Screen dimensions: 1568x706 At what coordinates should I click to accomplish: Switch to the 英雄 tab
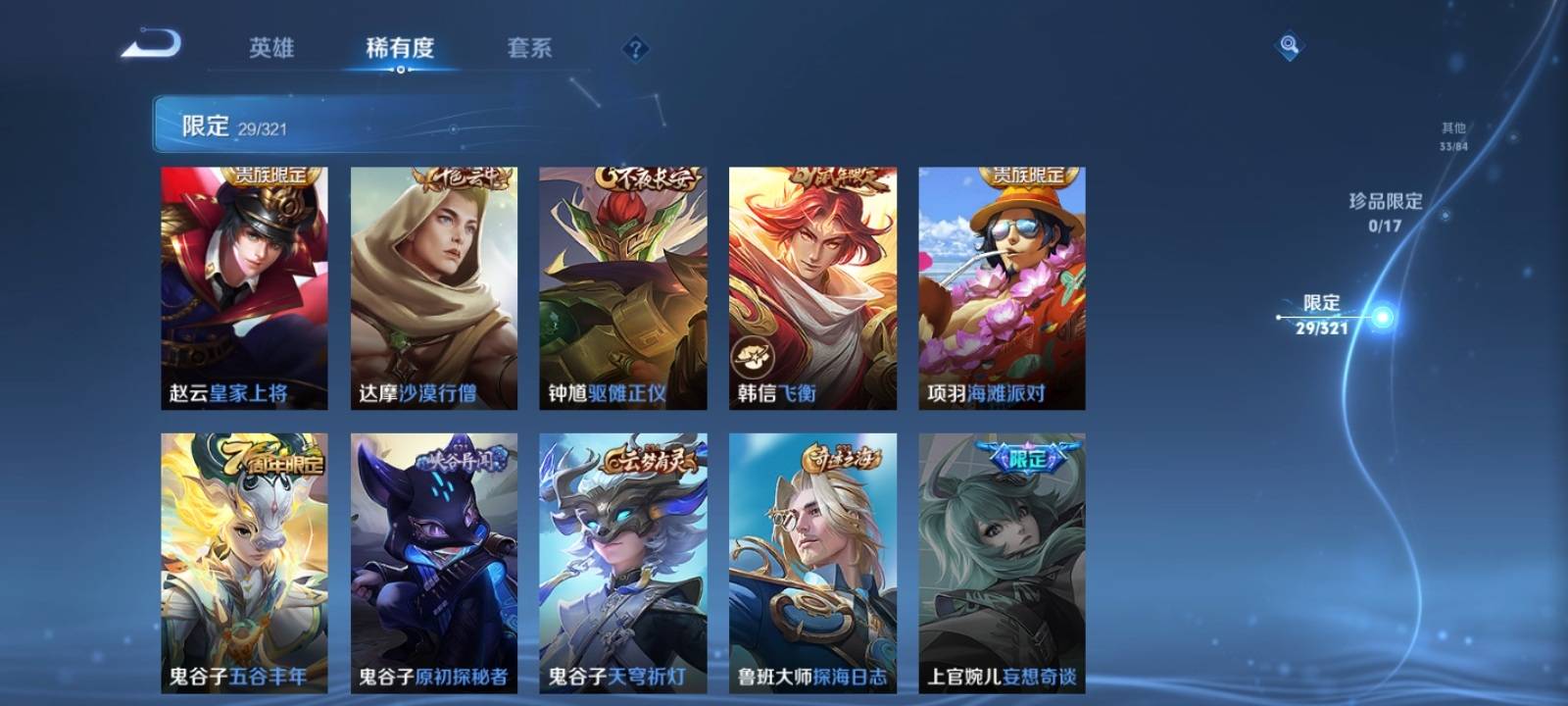[x=271, y=48]
